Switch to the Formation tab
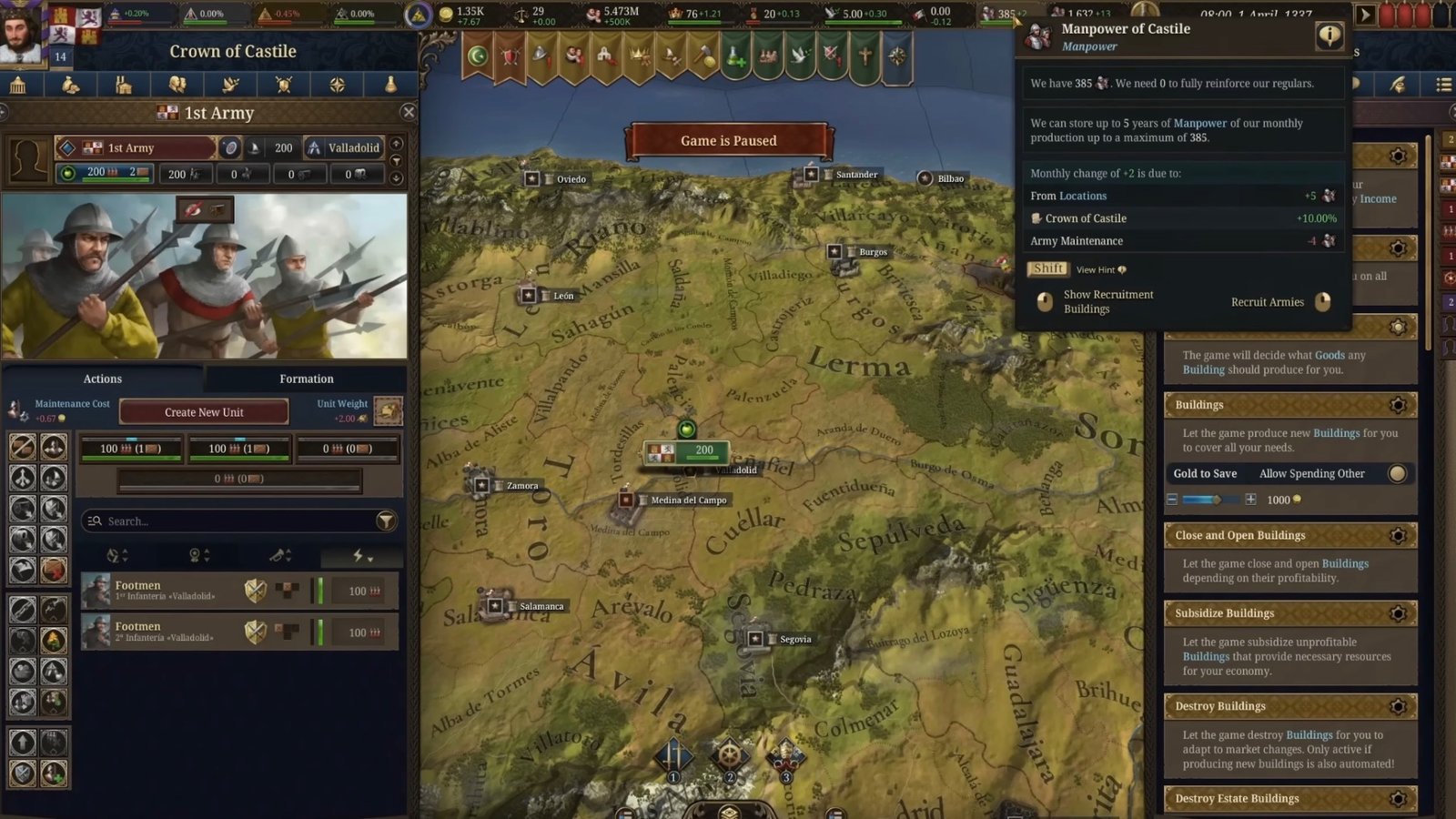The height and width of the screenshot is (819, 1456). (306, 379)
